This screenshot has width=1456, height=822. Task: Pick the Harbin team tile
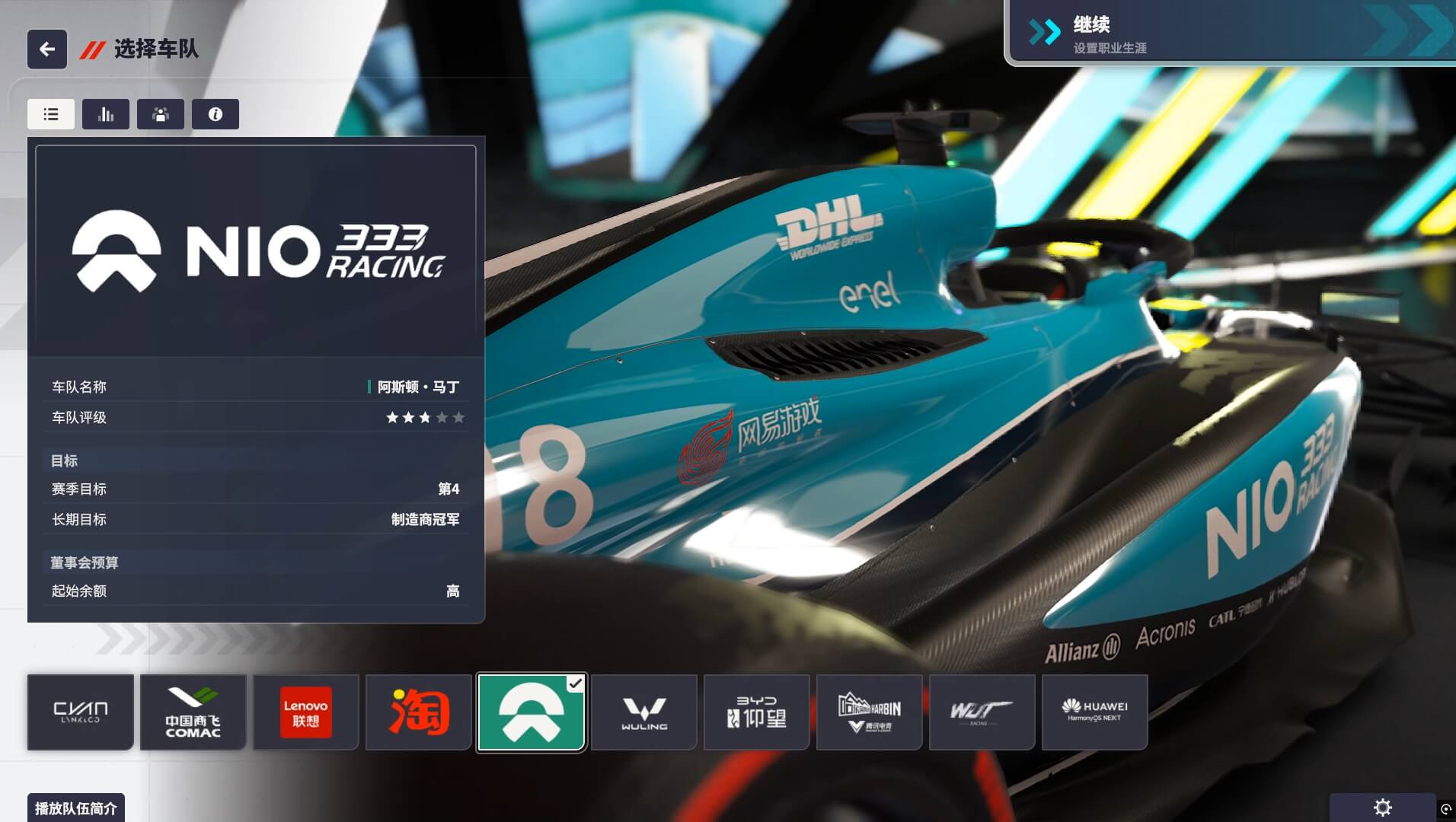click(x=870, y=712)
